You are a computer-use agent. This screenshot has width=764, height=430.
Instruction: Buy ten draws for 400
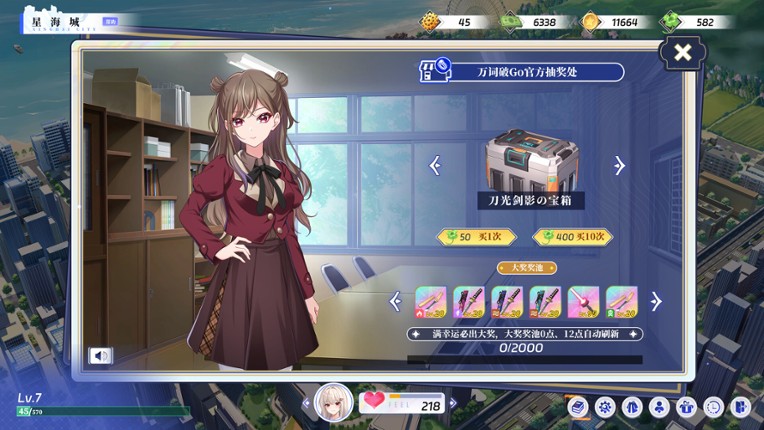573,237
